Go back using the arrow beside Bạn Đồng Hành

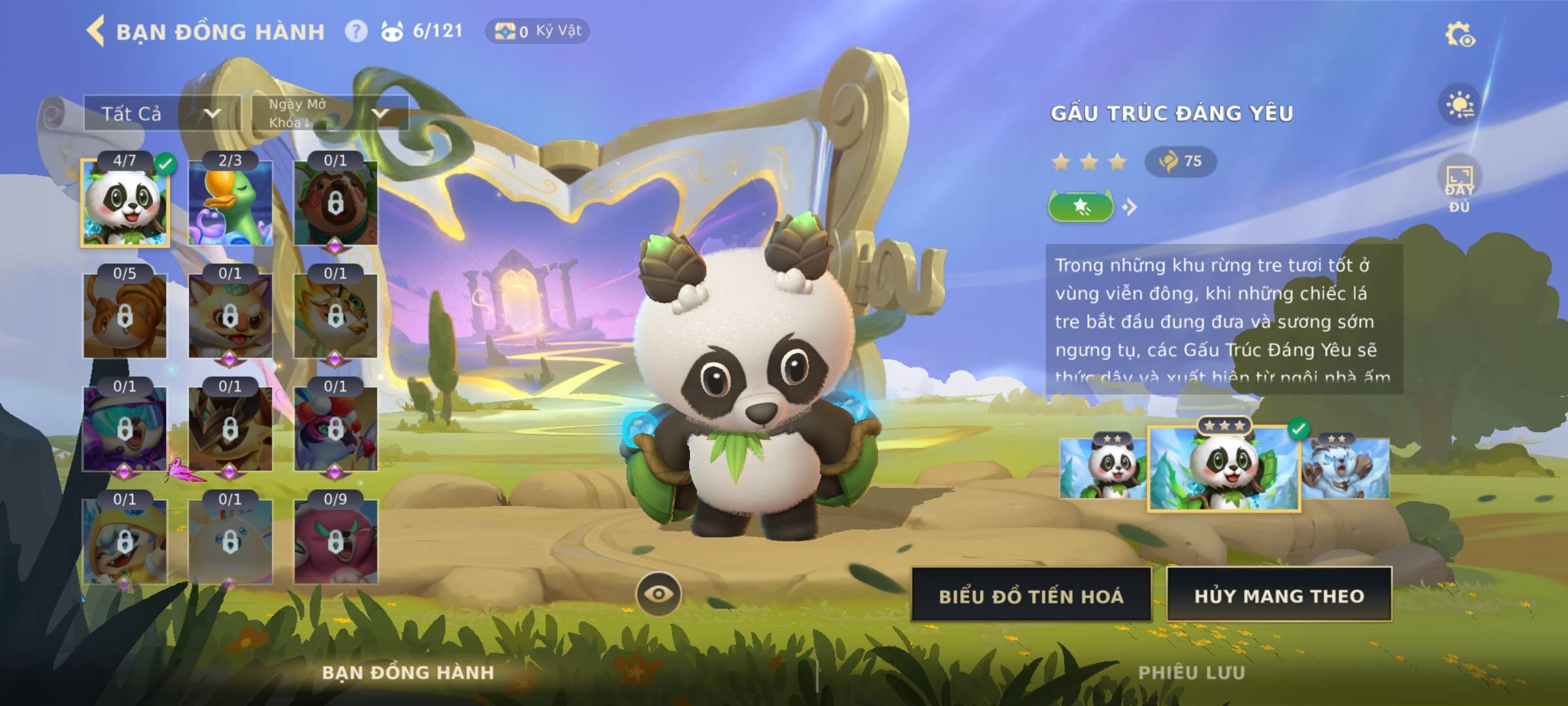pyautogui.click(x=96, y=31)
